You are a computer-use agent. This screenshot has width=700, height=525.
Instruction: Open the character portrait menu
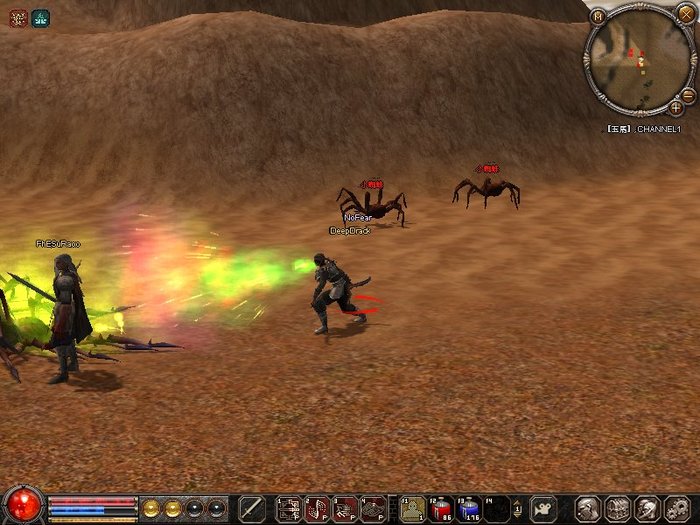point(588,509)
